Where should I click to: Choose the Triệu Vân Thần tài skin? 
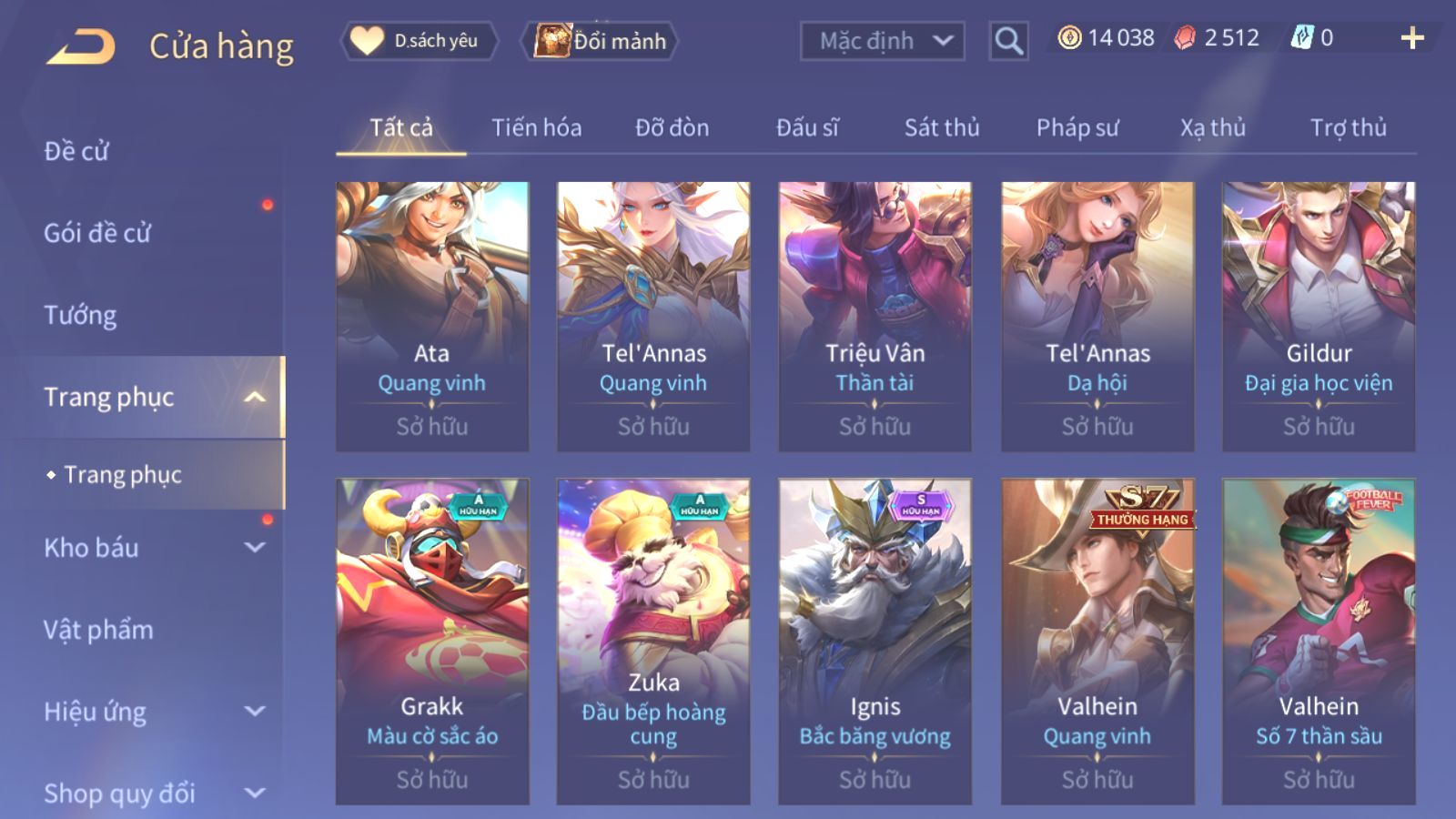[875, 316]
